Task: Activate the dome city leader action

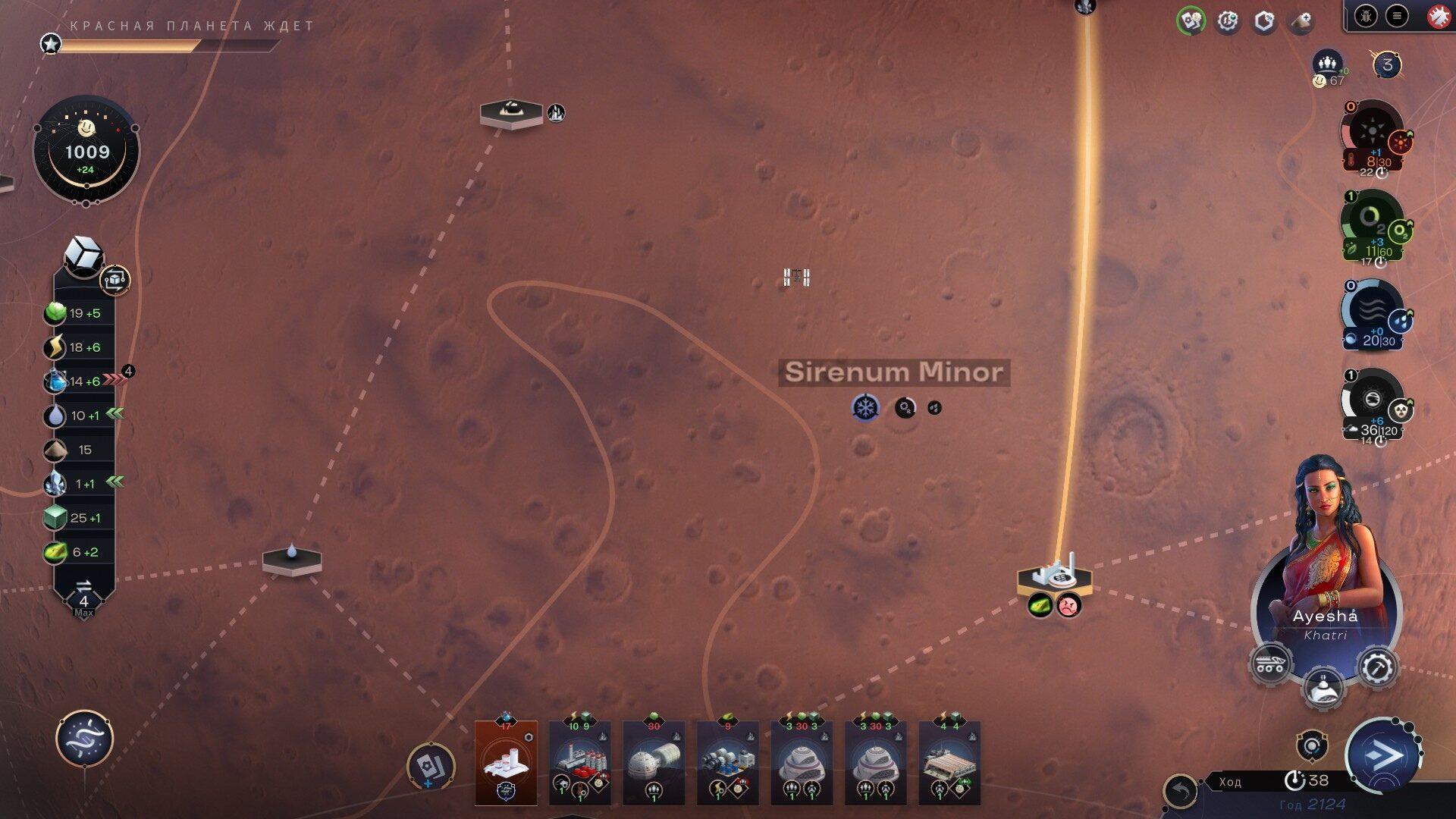Action: (1323, 686)
